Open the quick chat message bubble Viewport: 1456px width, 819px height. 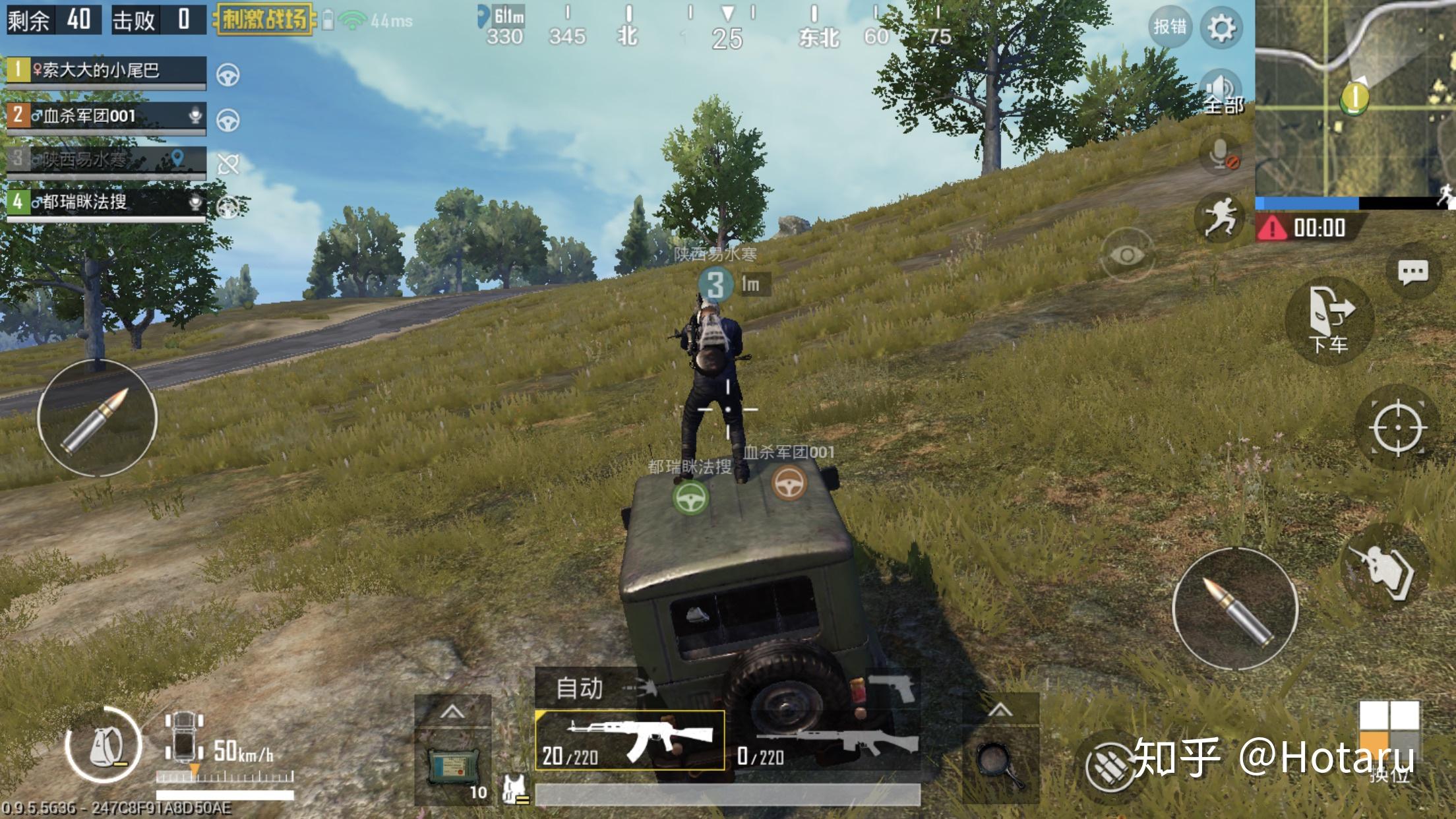point(1412,272)
